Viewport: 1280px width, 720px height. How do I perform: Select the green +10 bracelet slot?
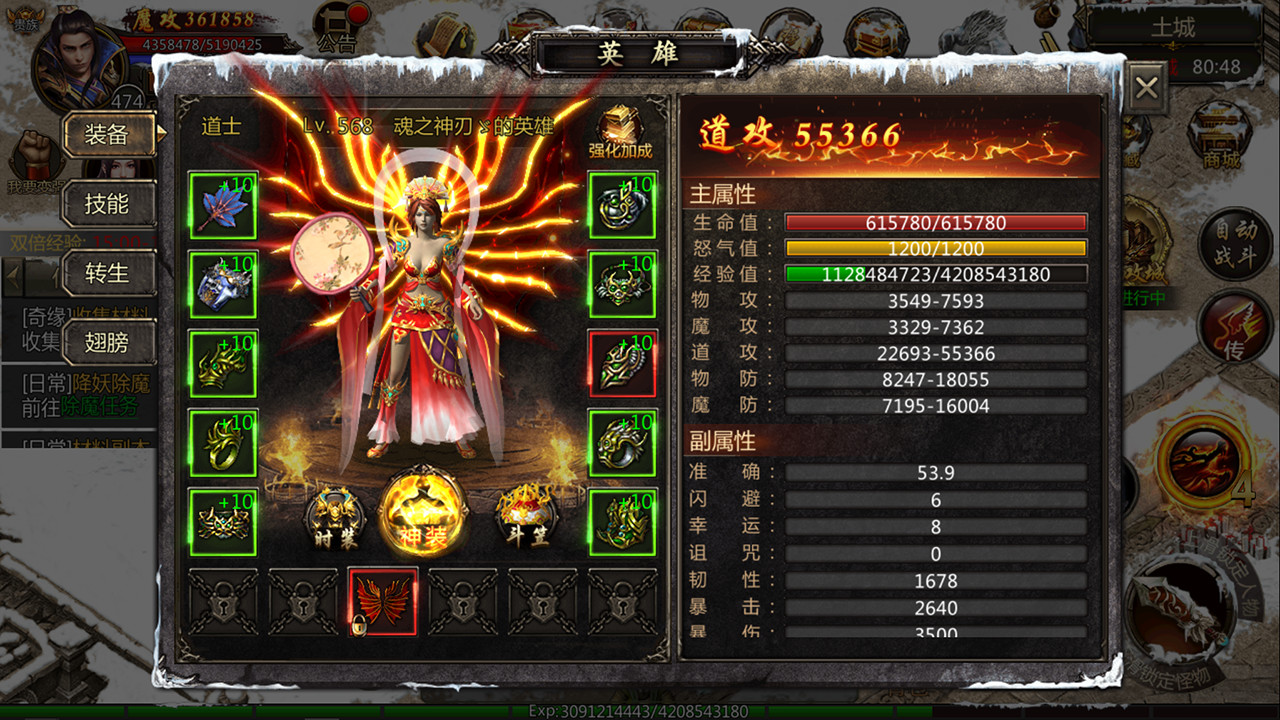(622, 443)
